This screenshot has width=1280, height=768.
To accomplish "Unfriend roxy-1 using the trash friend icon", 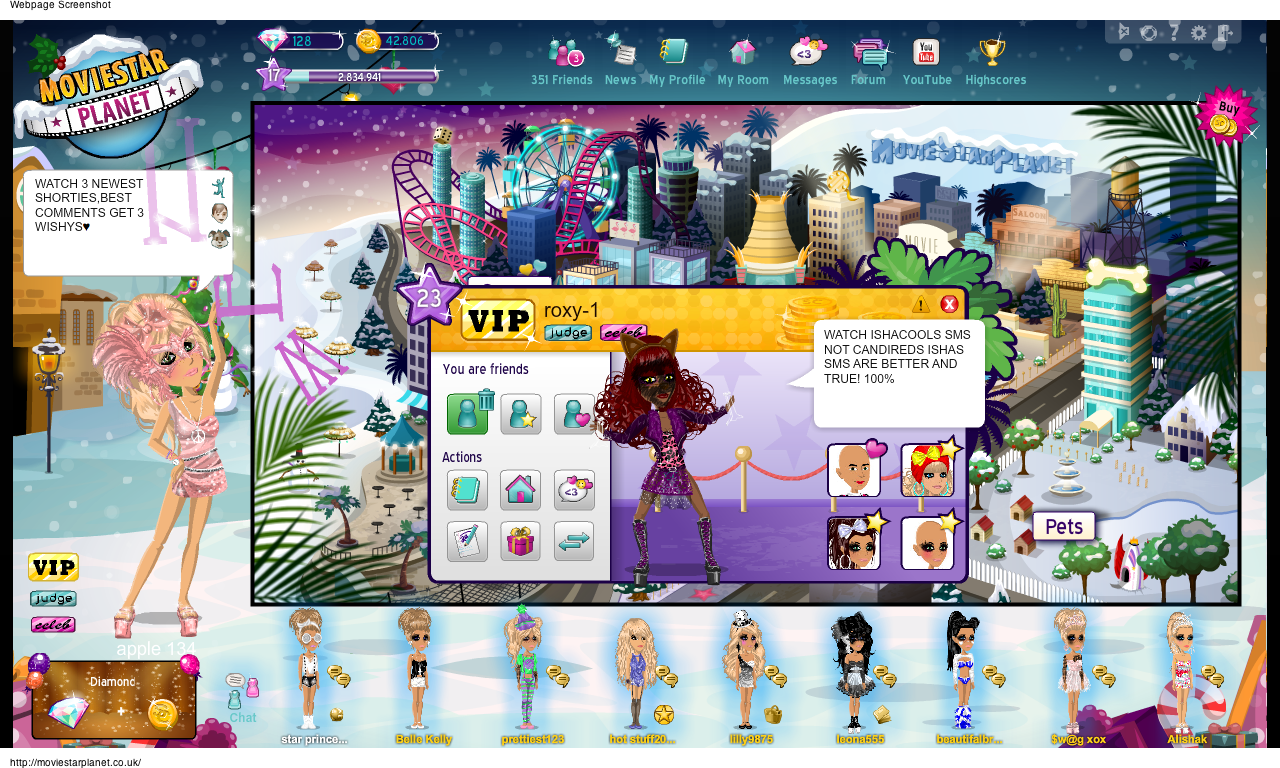I will pos(467,414).
